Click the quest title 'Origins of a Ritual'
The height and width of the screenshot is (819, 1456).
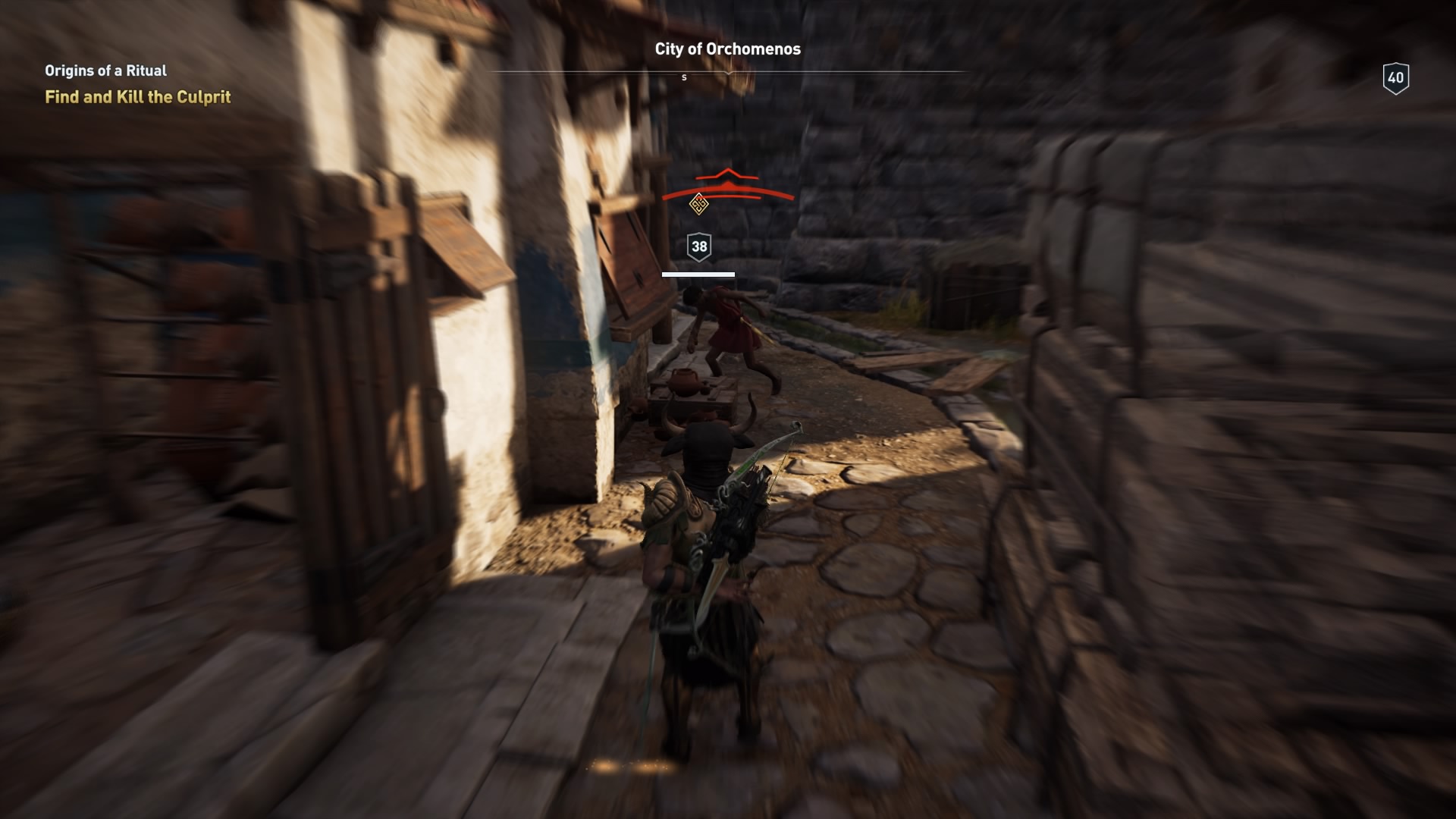coord(105,70)
